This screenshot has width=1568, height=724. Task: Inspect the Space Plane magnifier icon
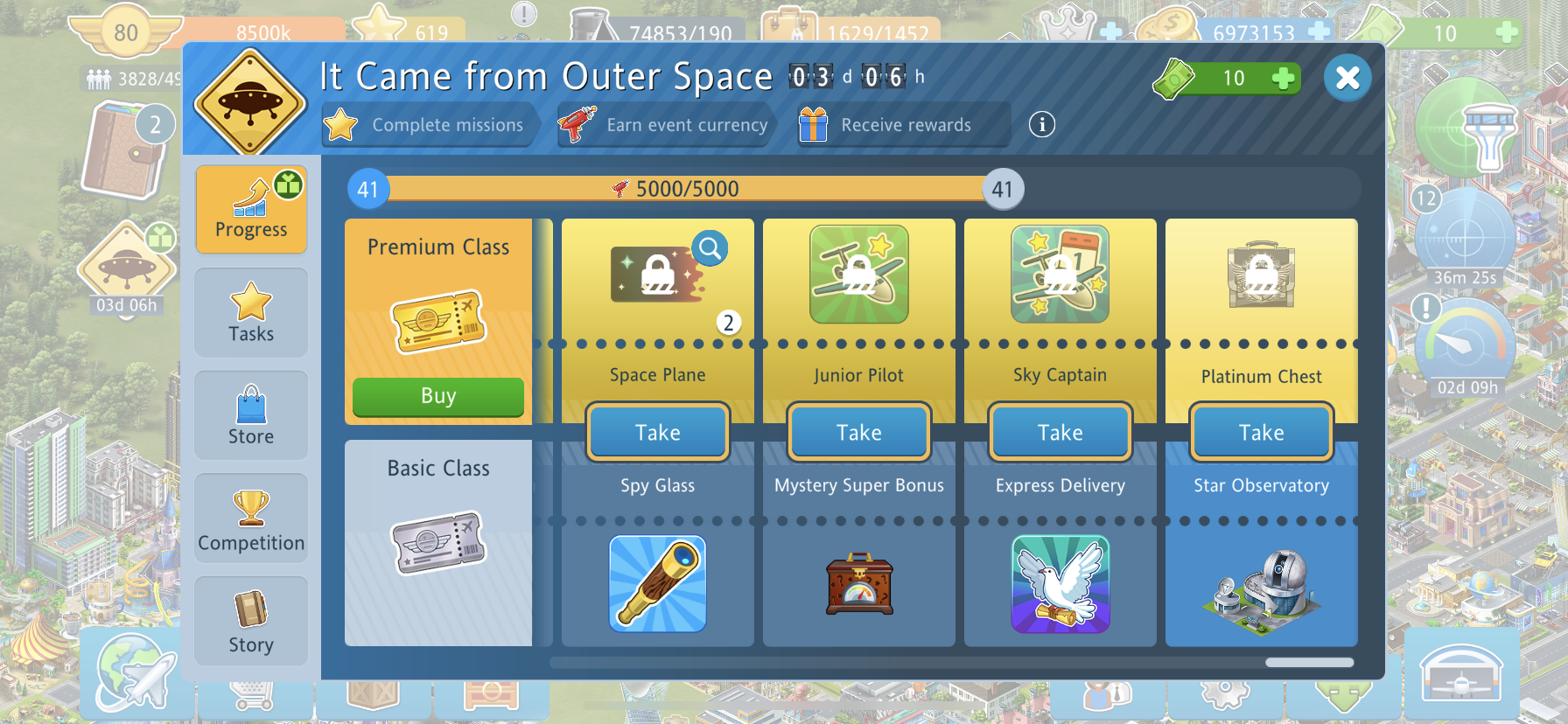(x=710, y=249)
